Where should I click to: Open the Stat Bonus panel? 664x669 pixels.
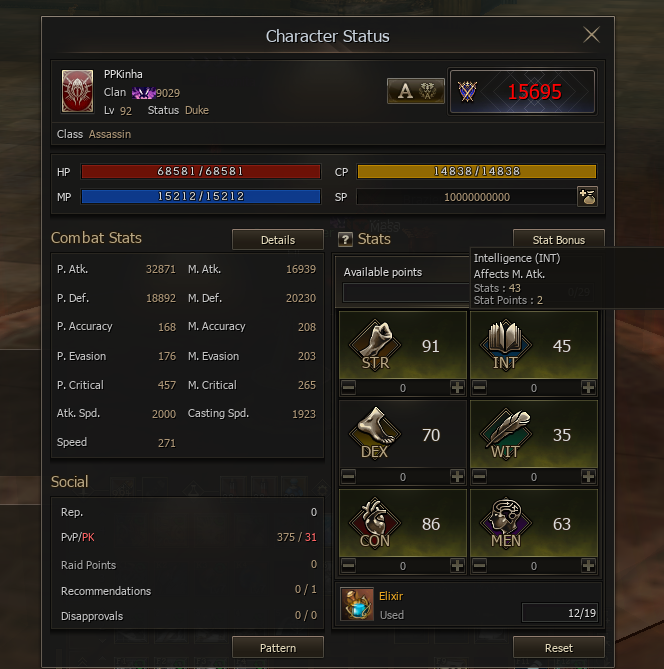(558, 240)
